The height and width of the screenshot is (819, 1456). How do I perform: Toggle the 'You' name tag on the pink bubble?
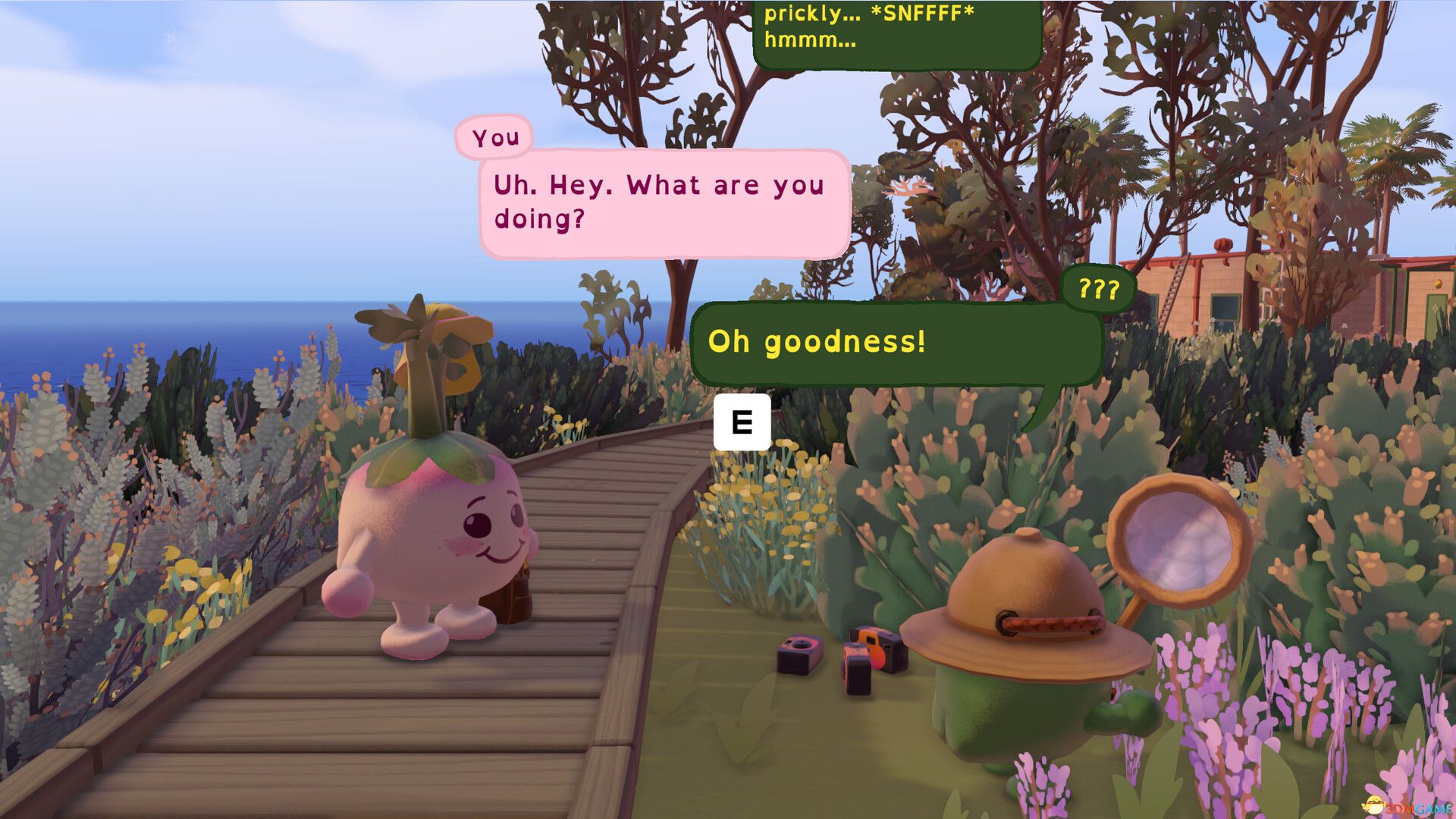coord(494,137)
